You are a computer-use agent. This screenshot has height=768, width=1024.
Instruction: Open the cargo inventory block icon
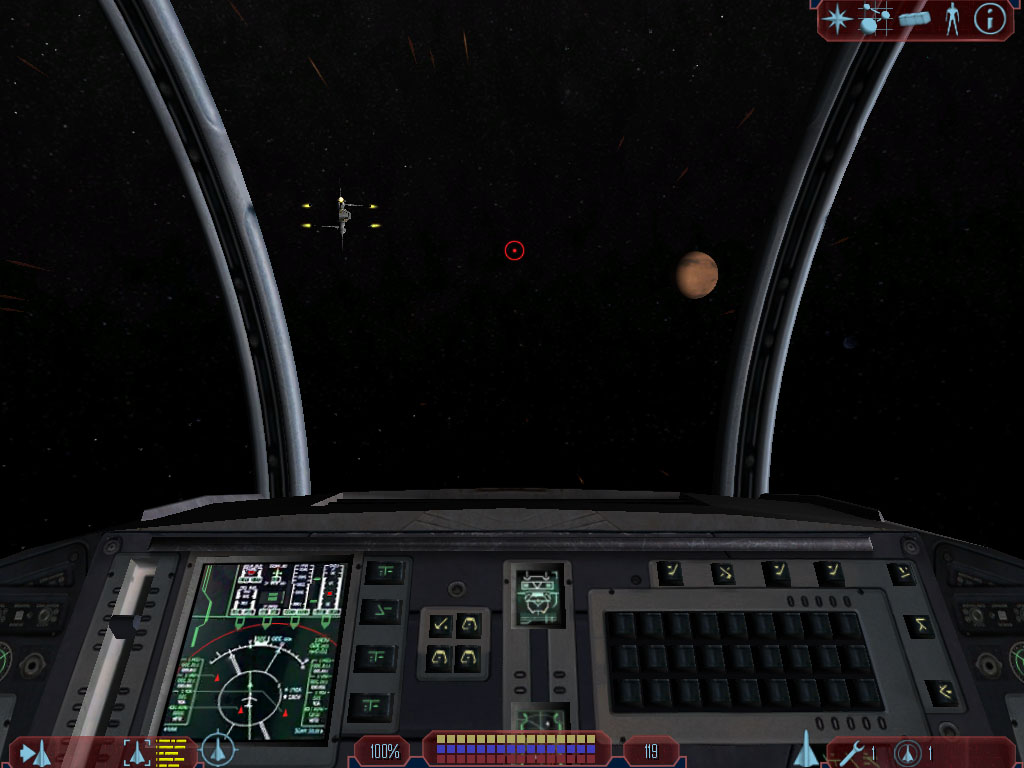914,19
